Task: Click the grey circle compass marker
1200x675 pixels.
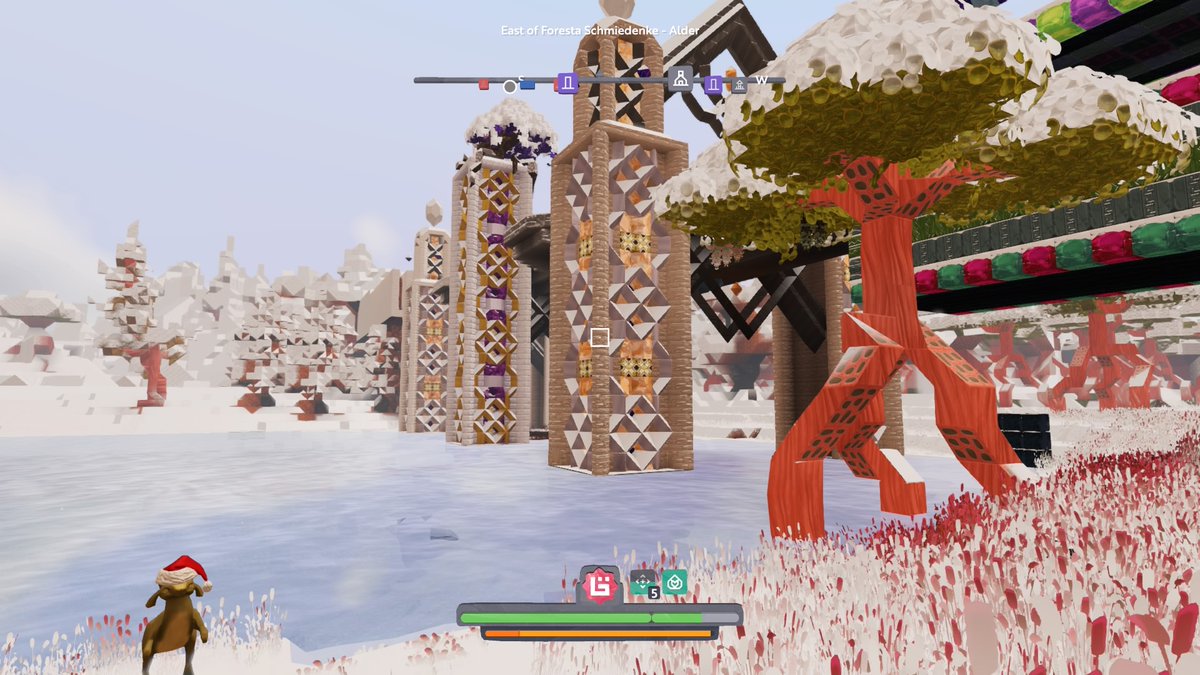Action: (x=510, y=87)
